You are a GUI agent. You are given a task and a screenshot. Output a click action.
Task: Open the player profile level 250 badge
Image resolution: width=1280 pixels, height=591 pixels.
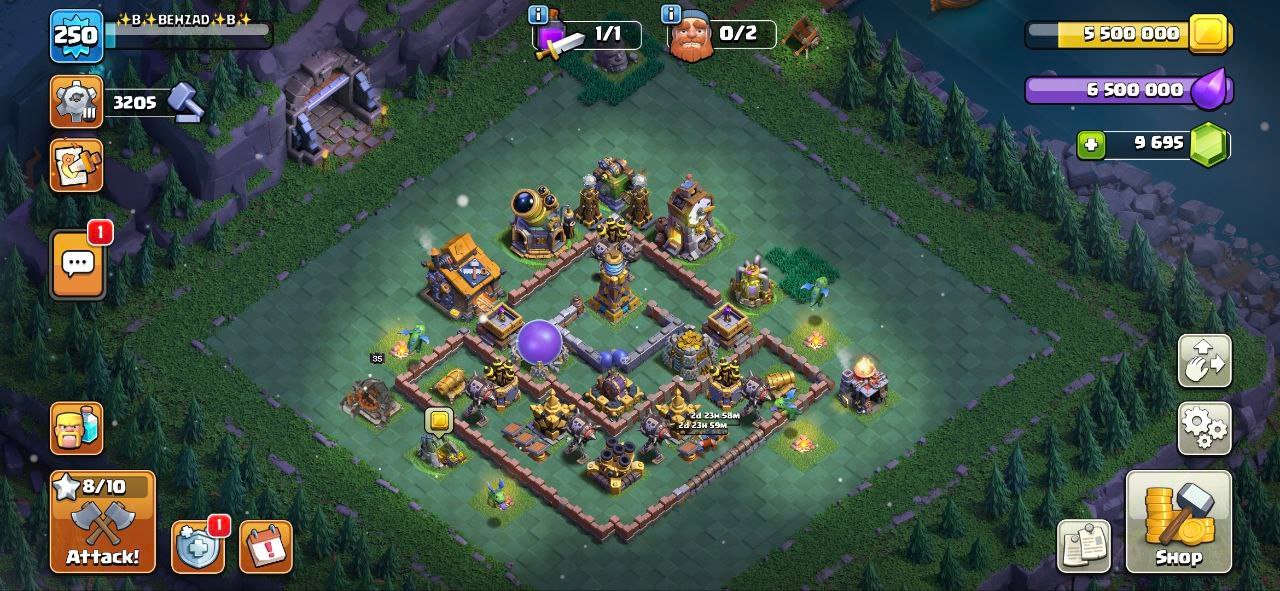[x=76, y=36]
